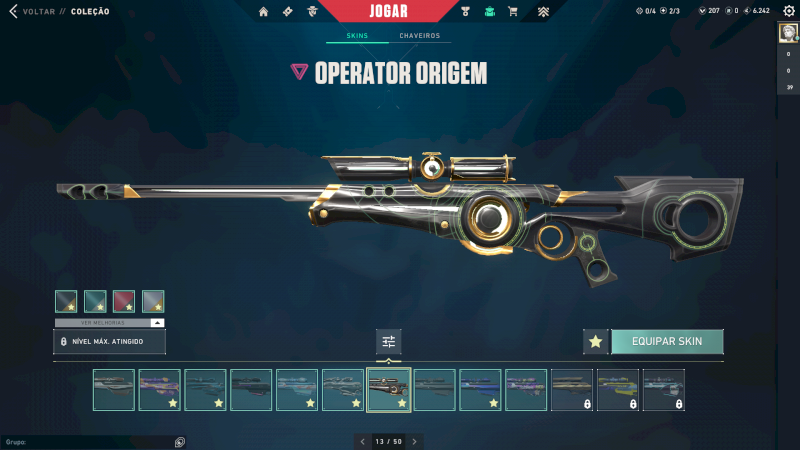Select the locked yellow and blue Operator skin
Screen dimensions: 800x450
tap(618, 390)
